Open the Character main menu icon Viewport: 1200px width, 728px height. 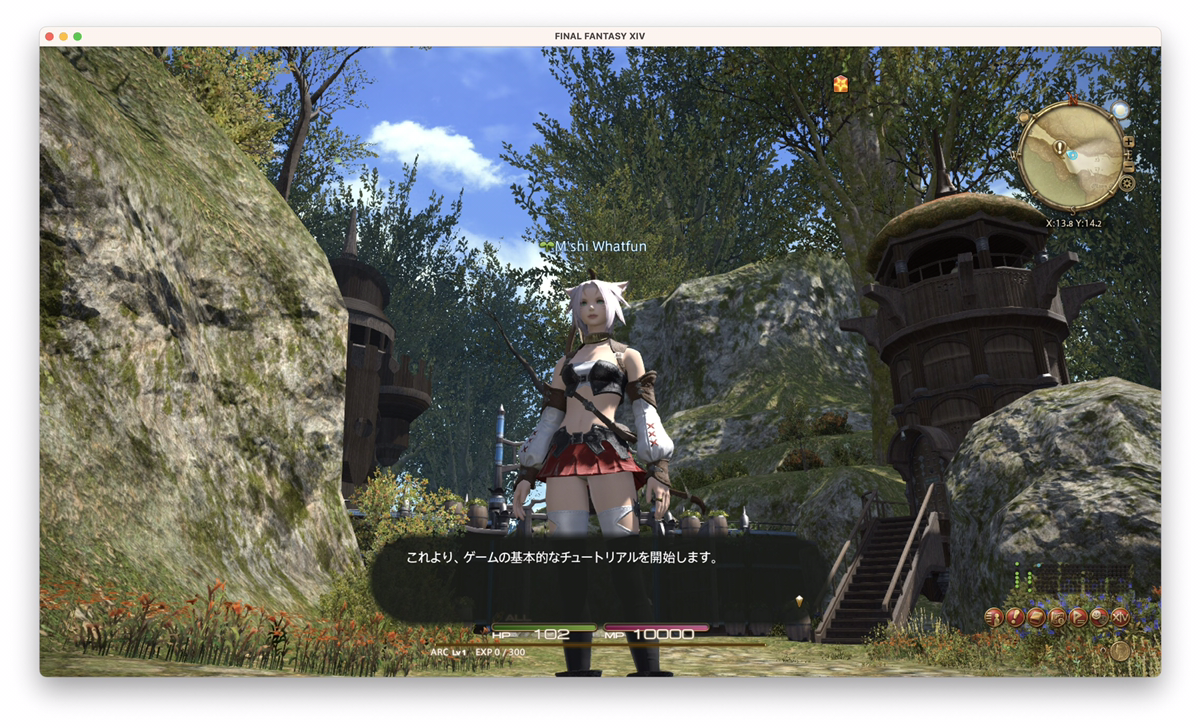coord(994,617)
